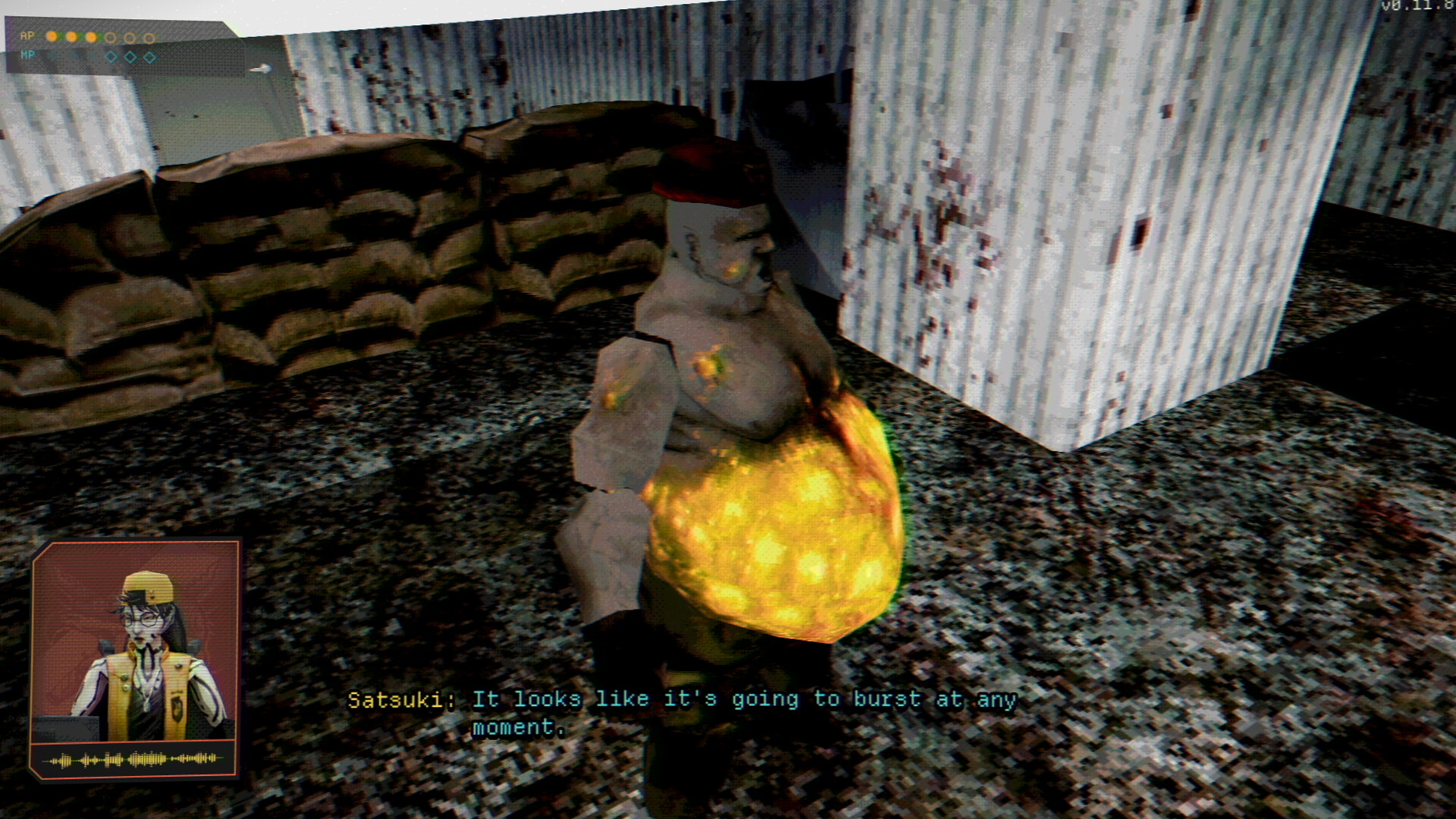The height and width of the screenshot is (819, 1456).
Task: Select the AP label in the HUD
Action: click(x=27, y=35)
